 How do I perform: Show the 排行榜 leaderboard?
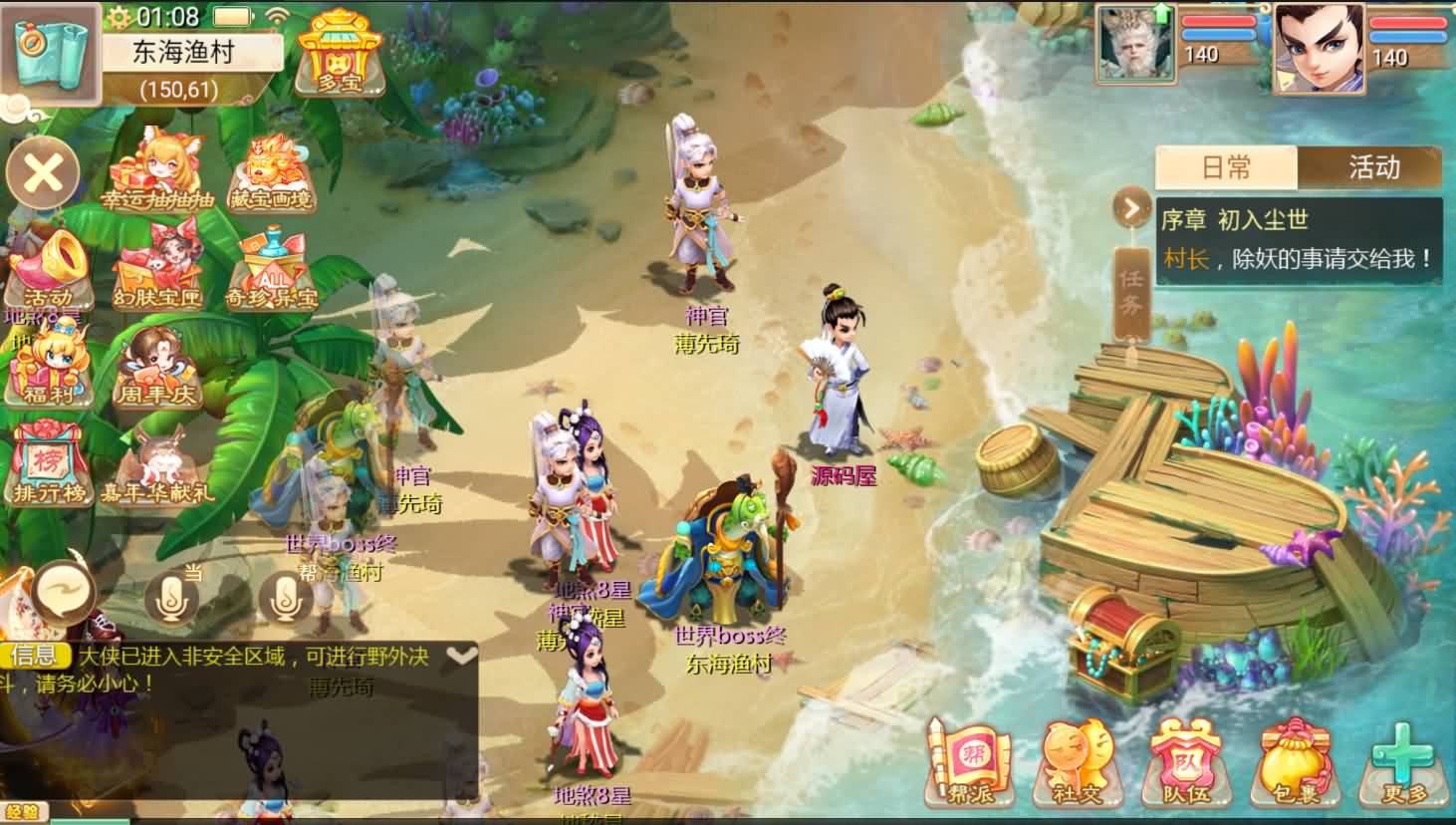point(48,463)
